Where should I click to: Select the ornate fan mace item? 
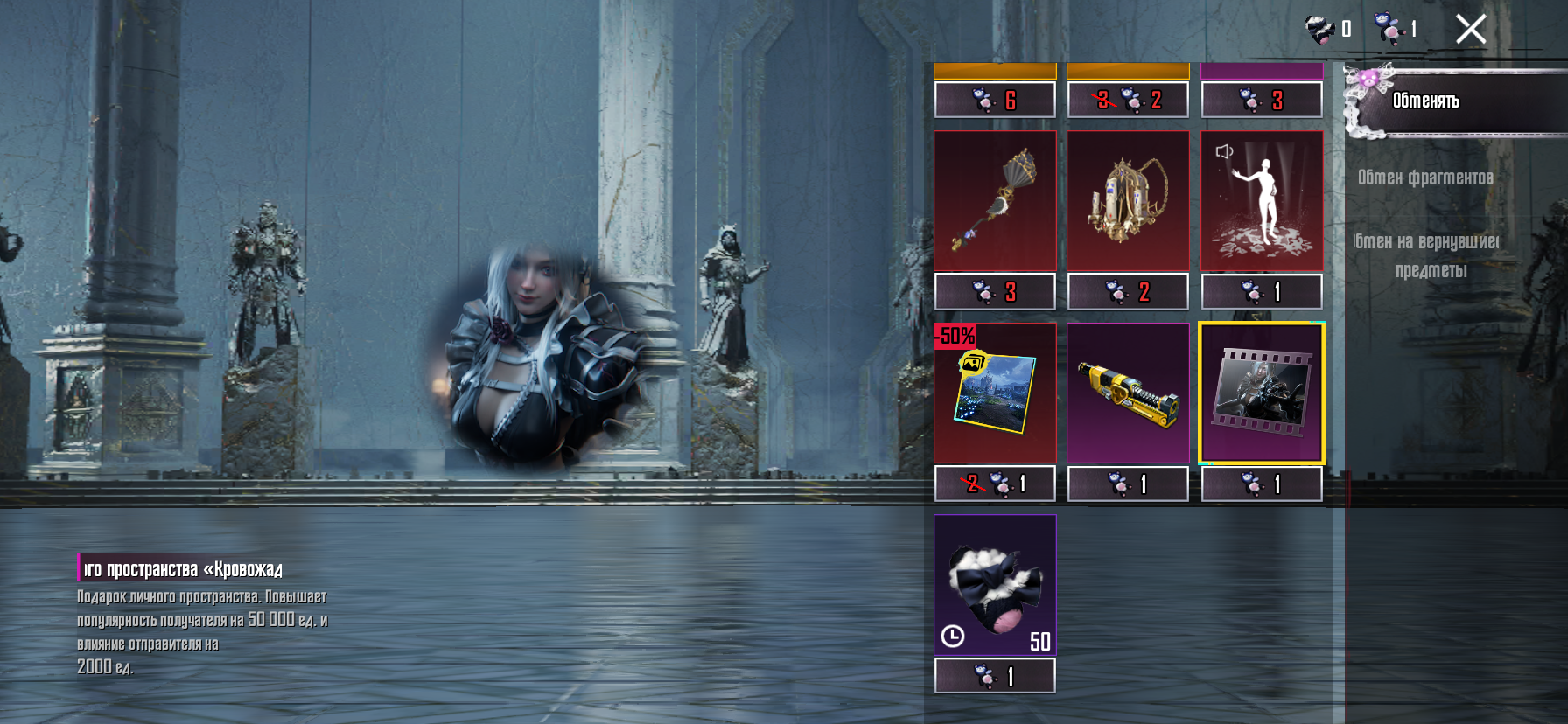[x=995, y=201]
